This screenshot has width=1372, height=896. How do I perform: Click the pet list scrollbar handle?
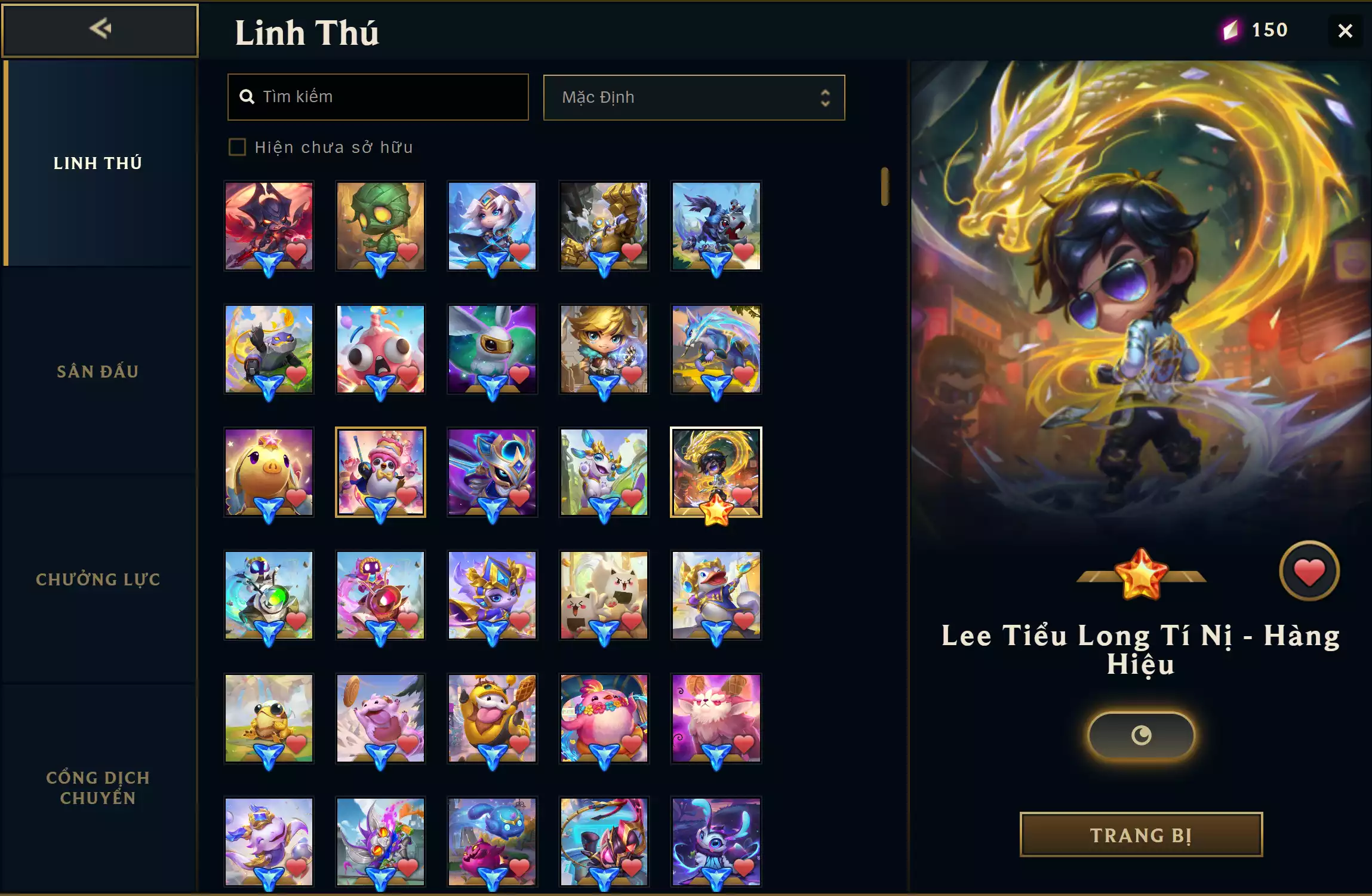(x=884, y=187)
